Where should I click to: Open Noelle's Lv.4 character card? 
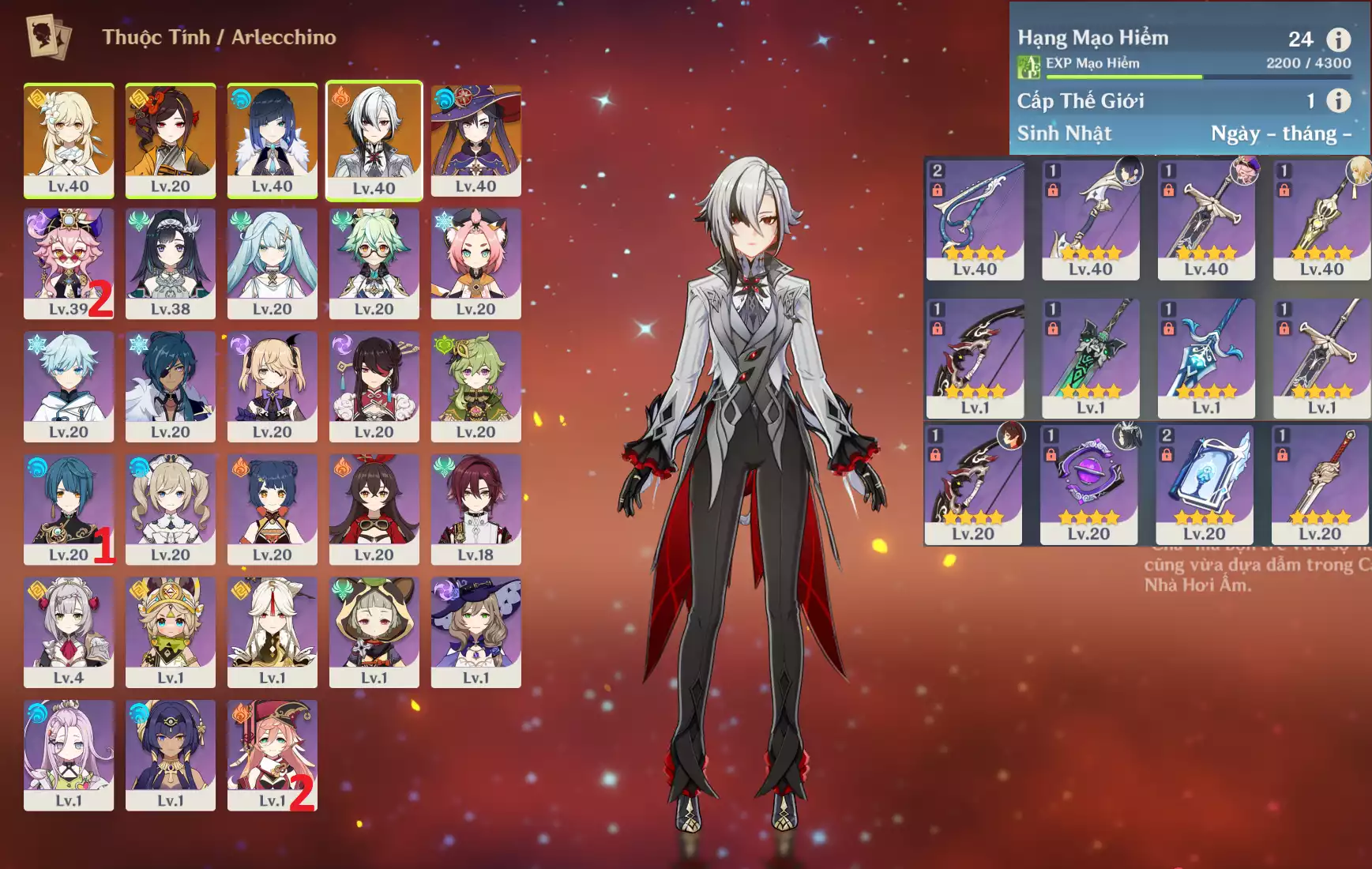pyautogui.click(x=69, y=631)
